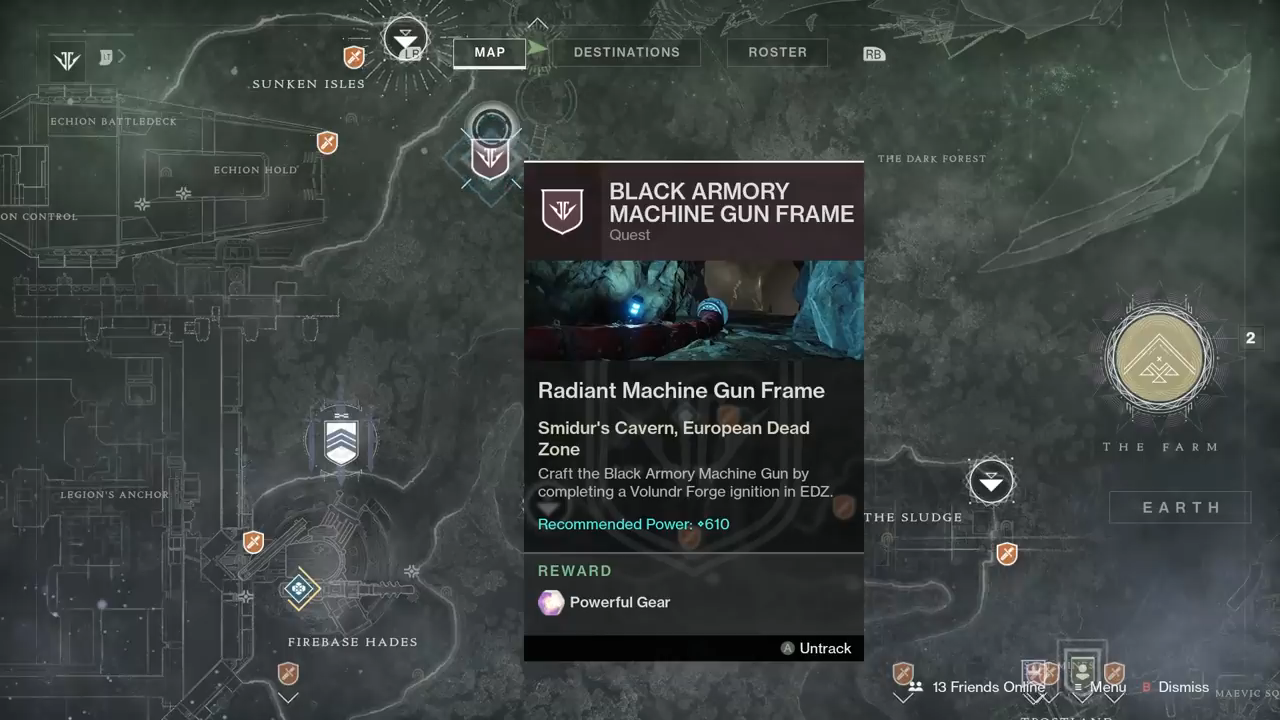This screenshot has height=720, width=1280.
Task: Open the Earth destination label
Action: 1181,507
